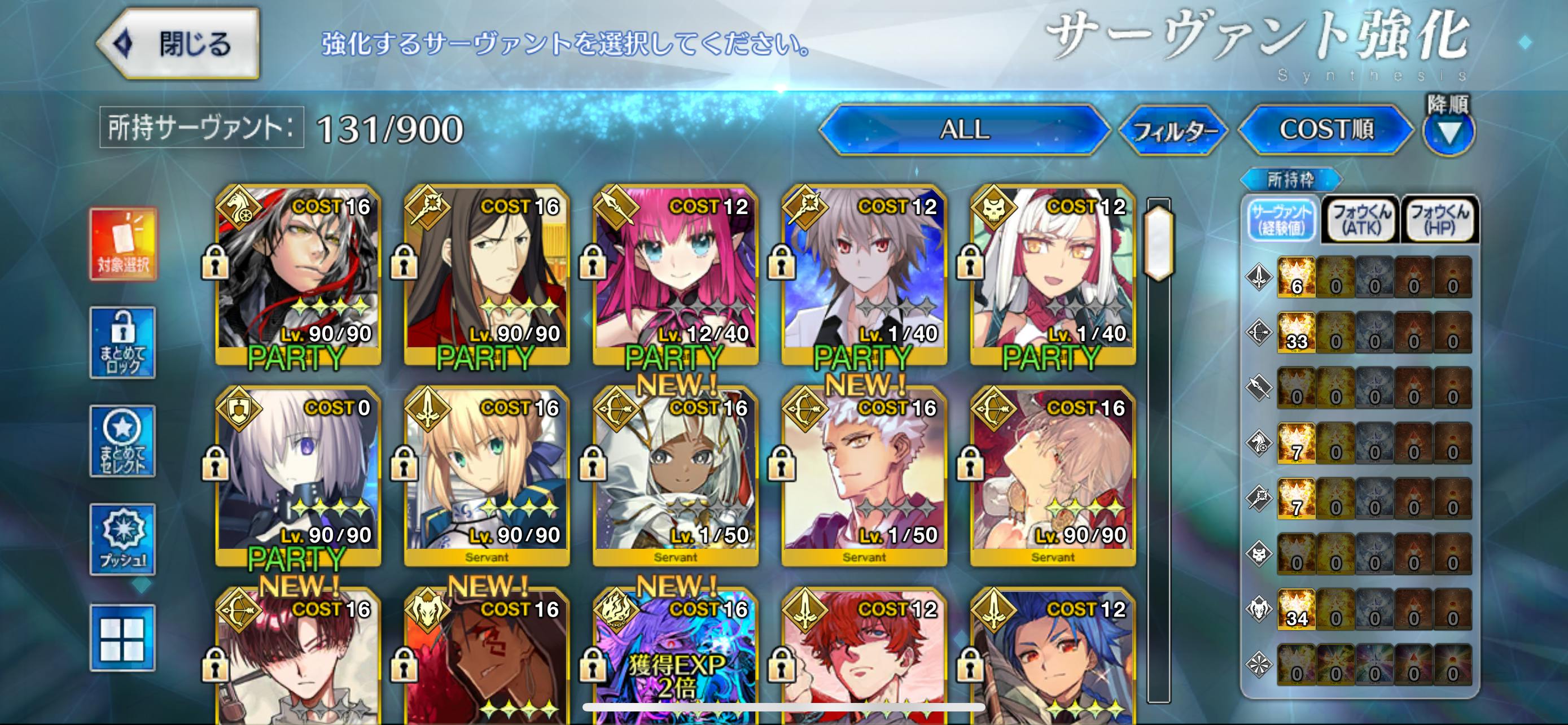The height and width of the screenshot is (725, 1568).
Task: Open the フィルター filter options
Action: click(x=1173, y=130)
